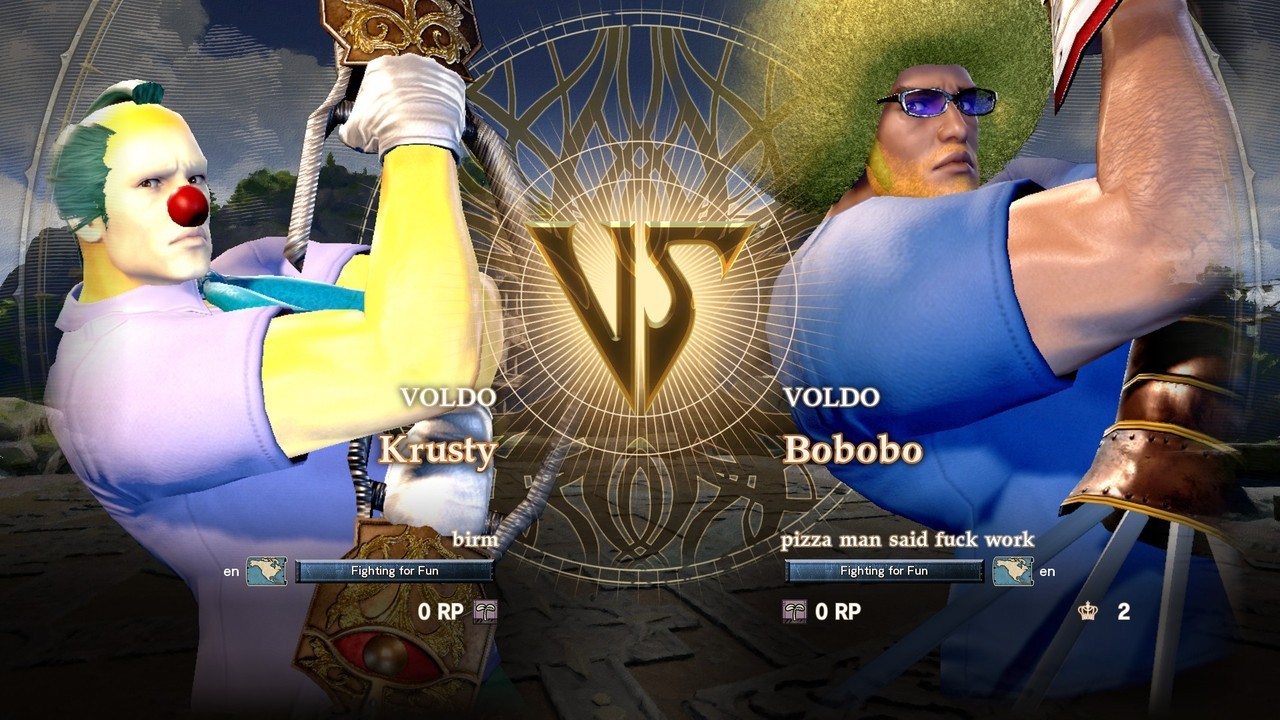Viewport: 1280px width, 720px height.
Task: Click the region map icon beside Bobobo's title
Action: (x=1012, y=571)
